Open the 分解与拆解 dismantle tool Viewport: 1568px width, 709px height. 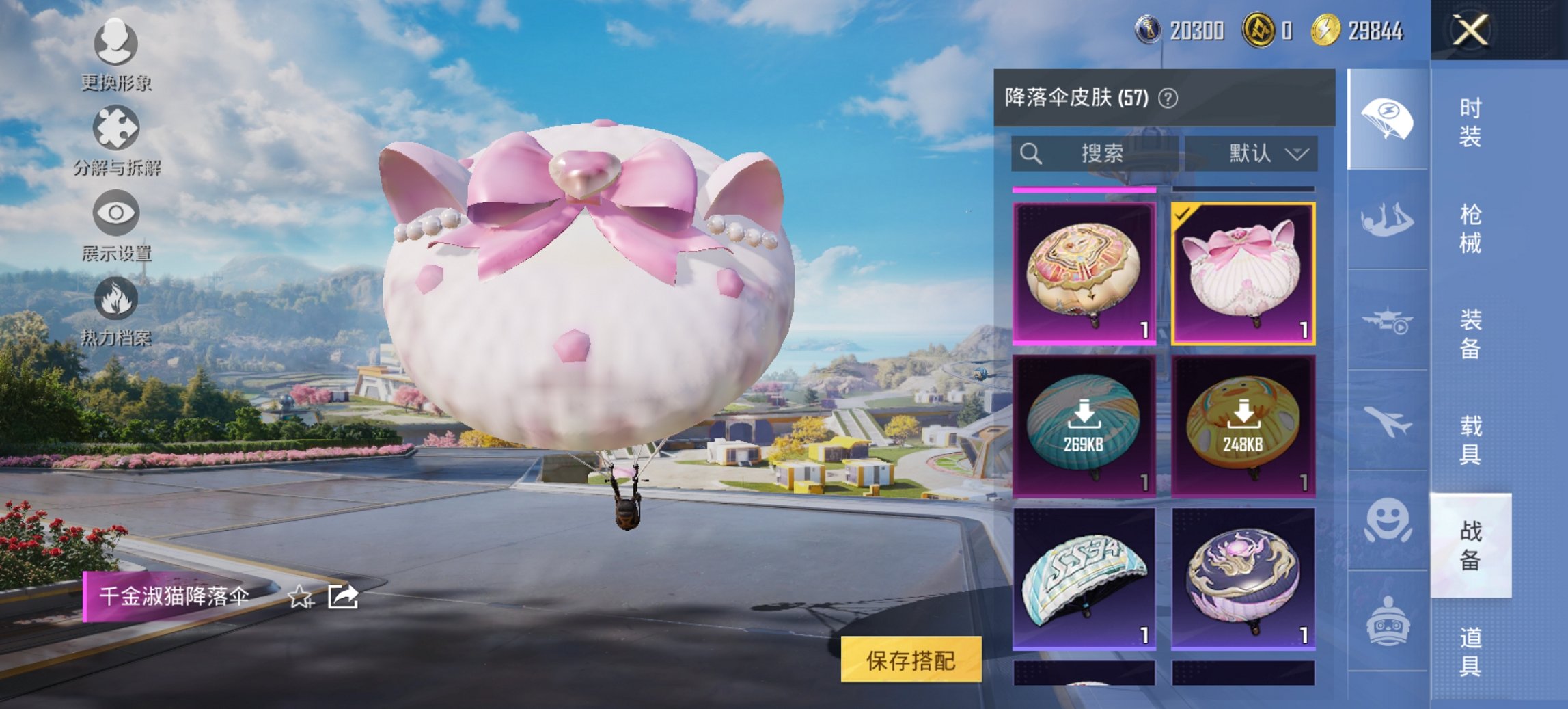coord(116,130)
